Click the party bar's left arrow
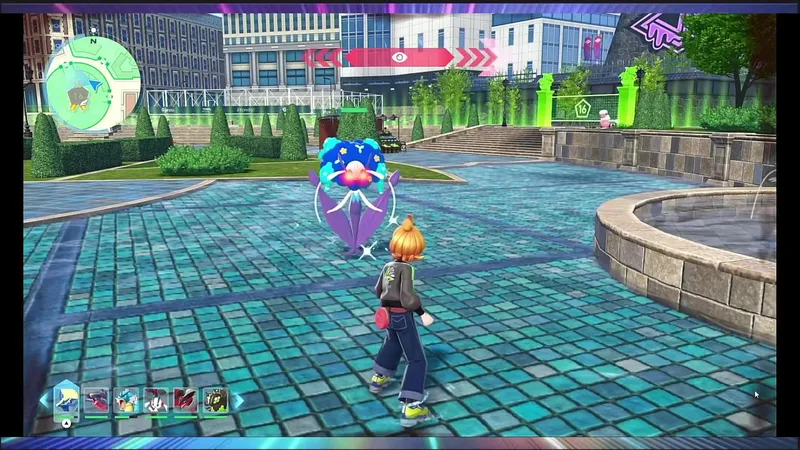The image size is (800, 450). (x=43, y=401)
